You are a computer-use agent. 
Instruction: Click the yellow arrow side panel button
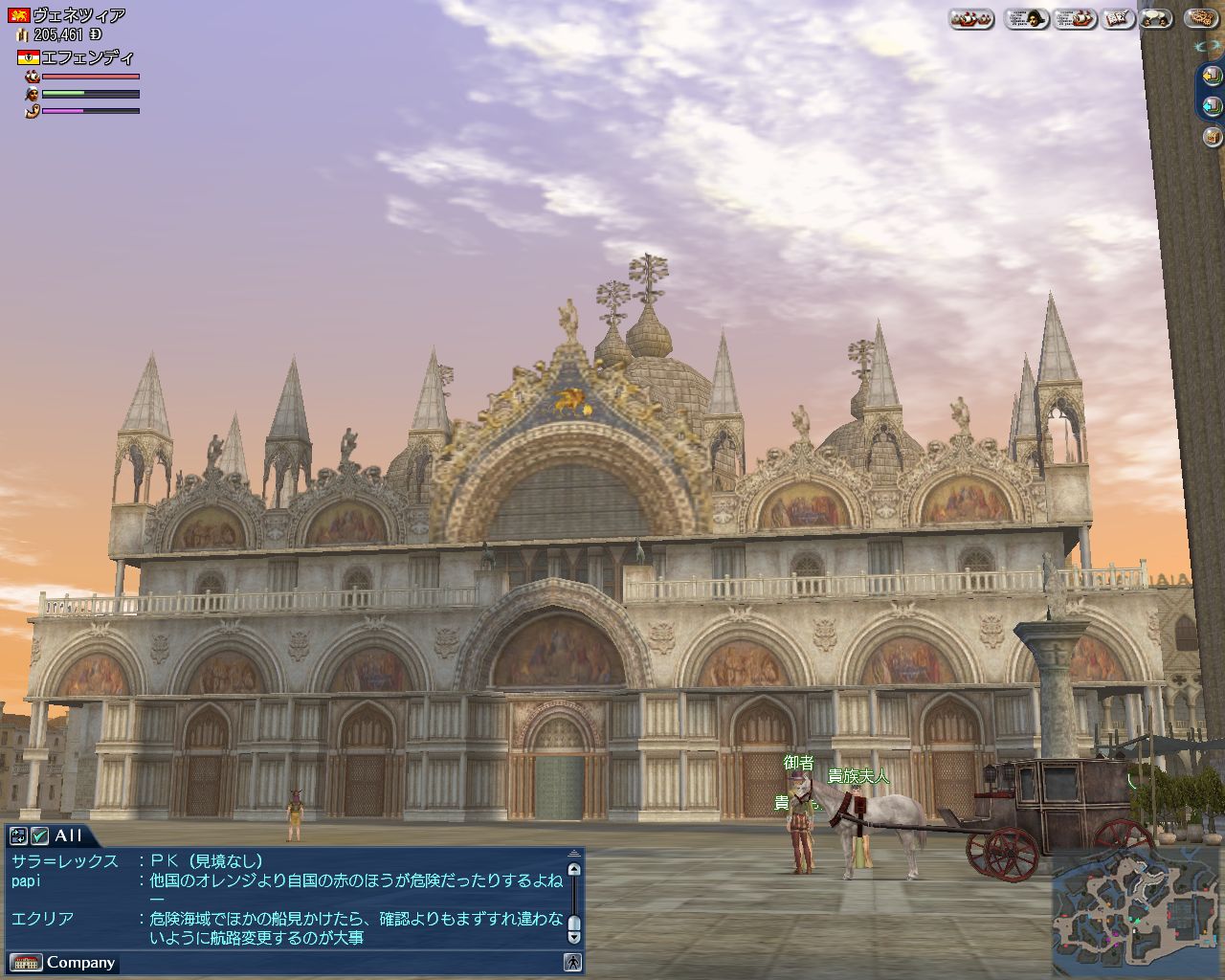click(1213, 75)
